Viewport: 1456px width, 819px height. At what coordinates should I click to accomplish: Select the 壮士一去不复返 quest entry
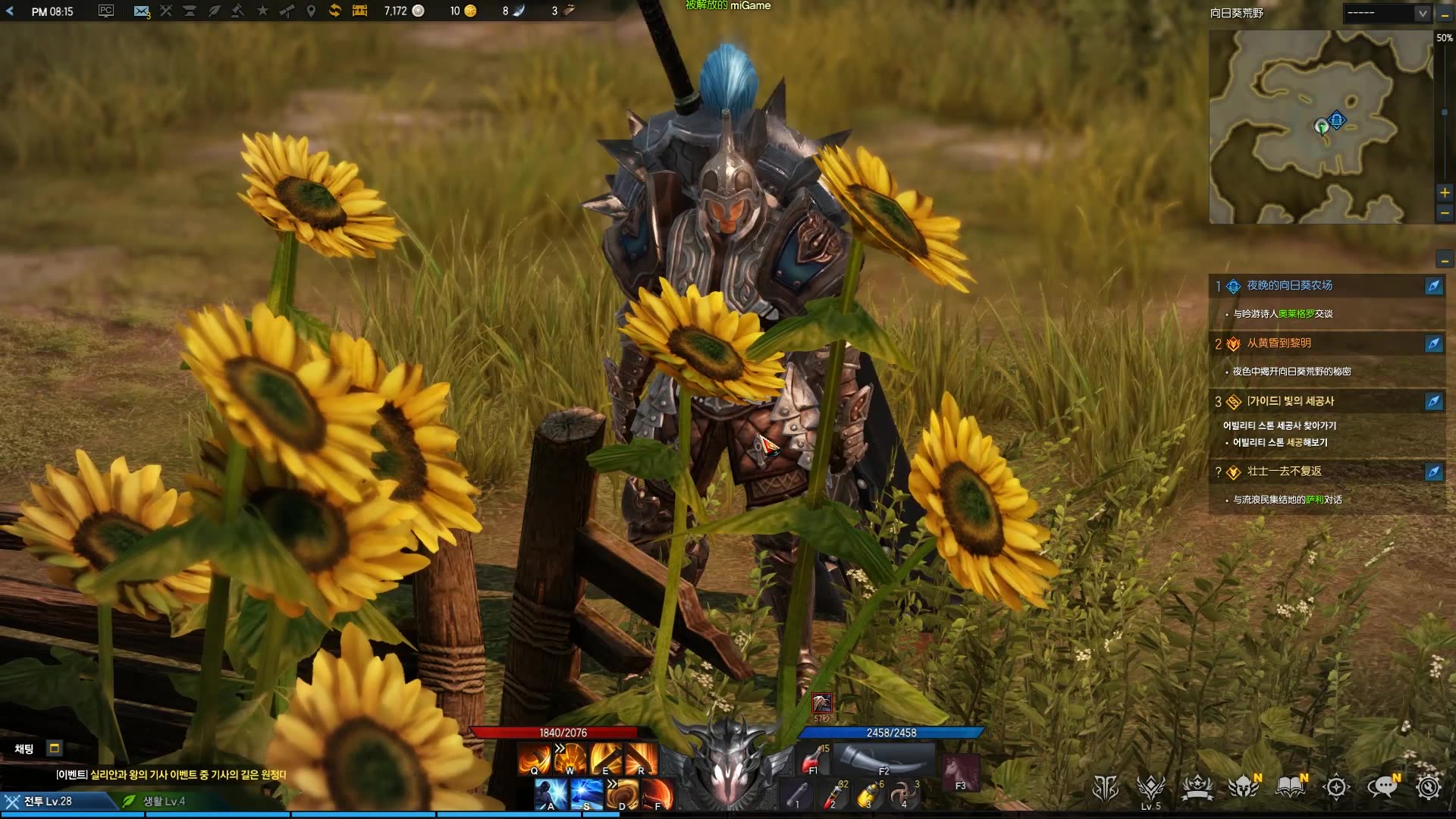pos(1284,472)
